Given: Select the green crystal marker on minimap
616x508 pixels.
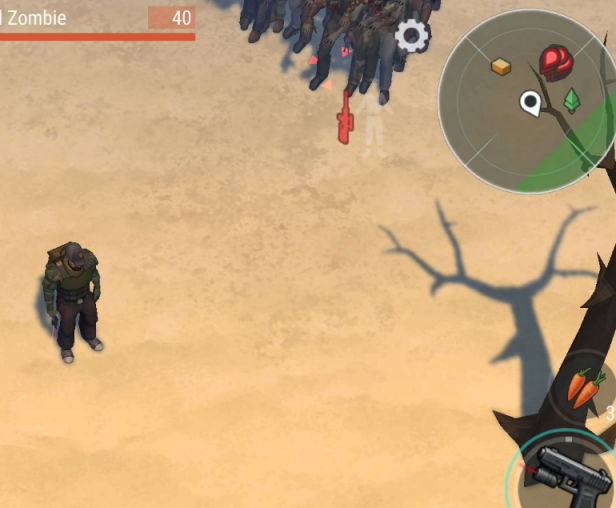Looking at the screenshot, I should pyautogui.click(x=572, y=100).
